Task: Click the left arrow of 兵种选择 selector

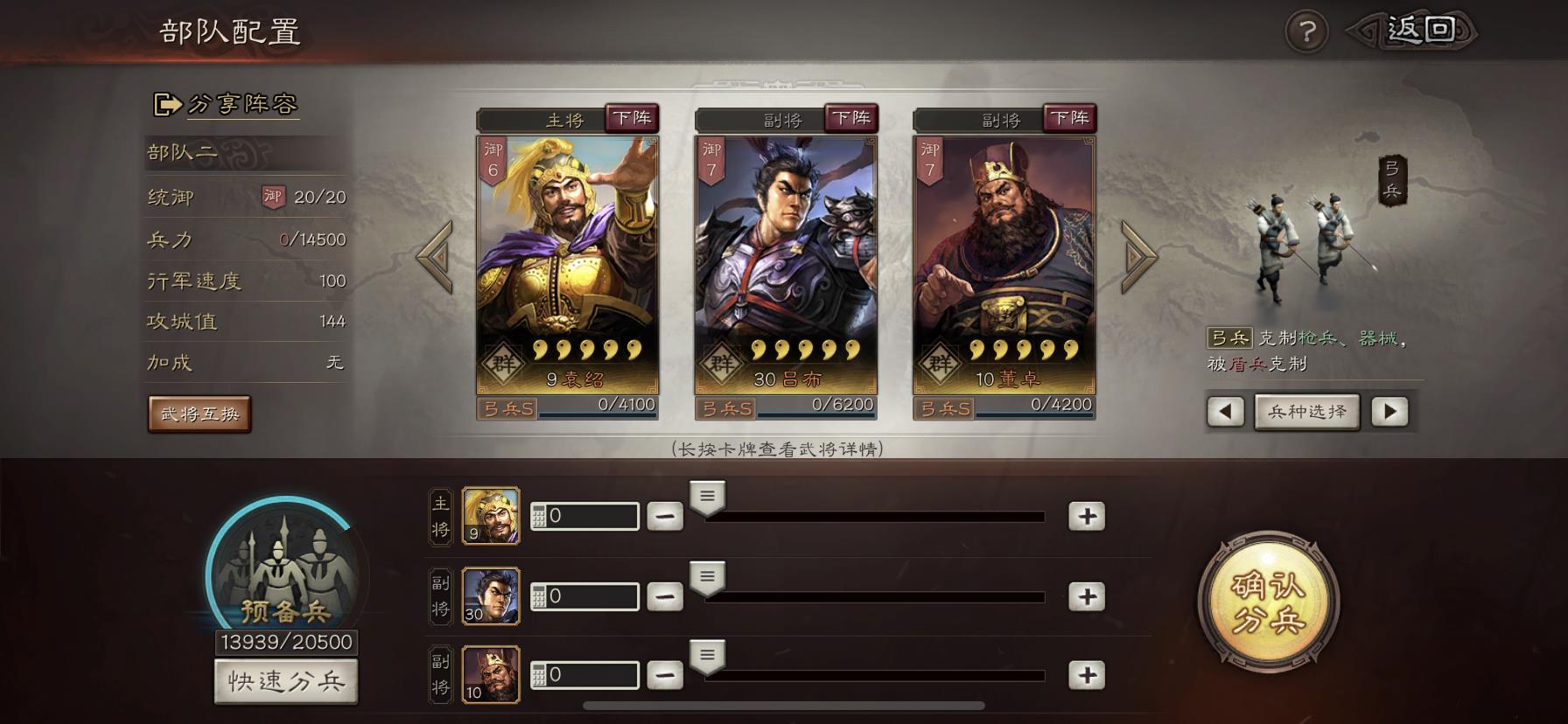Action: (x=1224, y=411)
